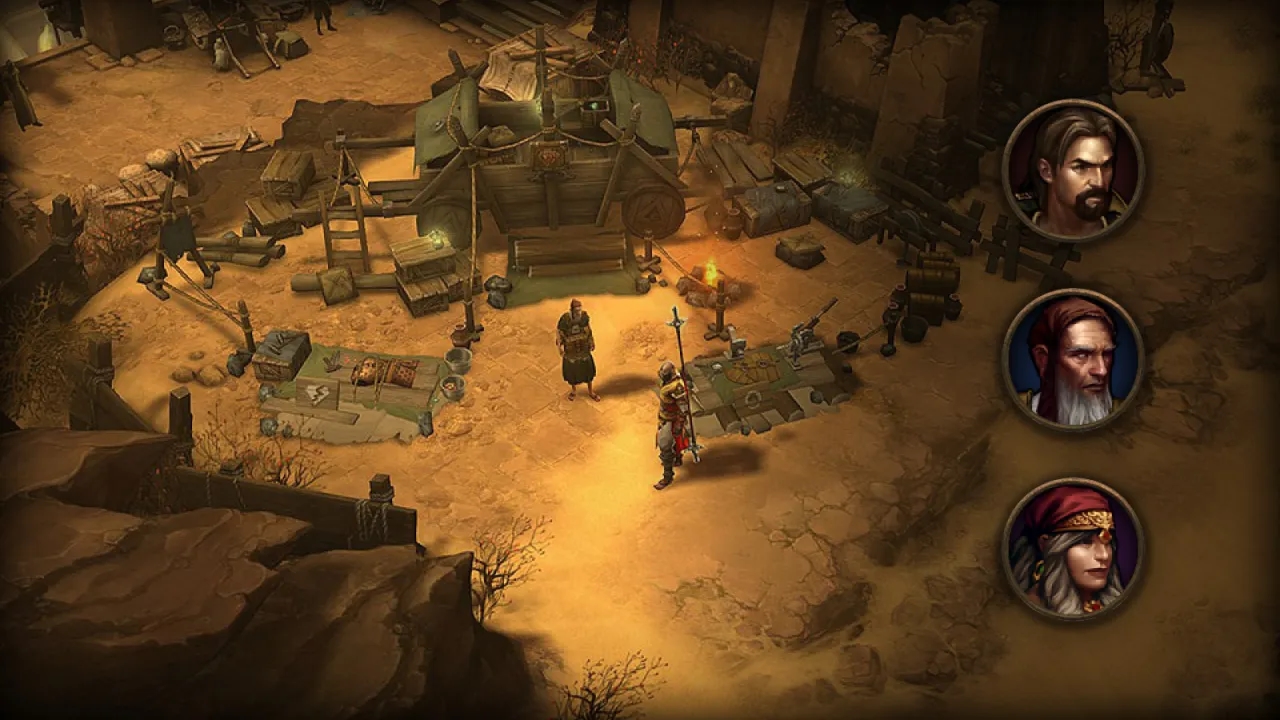Screen dimensions: 1280x720
Task: Select the bearded brown-haired man portrait
Action: pyautogui.click(x=1073, y=171)
